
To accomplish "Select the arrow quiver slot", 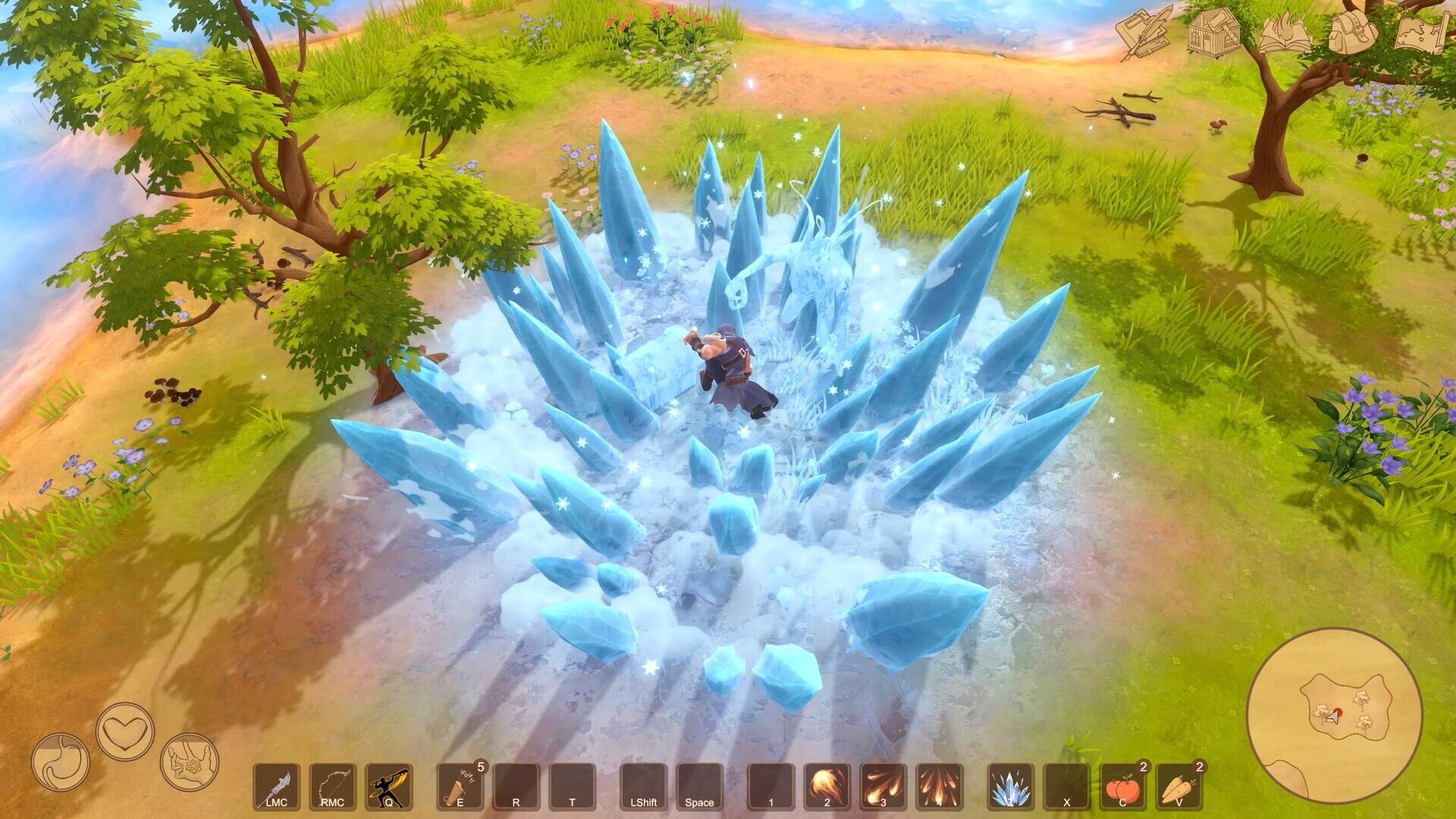I will [460, 786].
